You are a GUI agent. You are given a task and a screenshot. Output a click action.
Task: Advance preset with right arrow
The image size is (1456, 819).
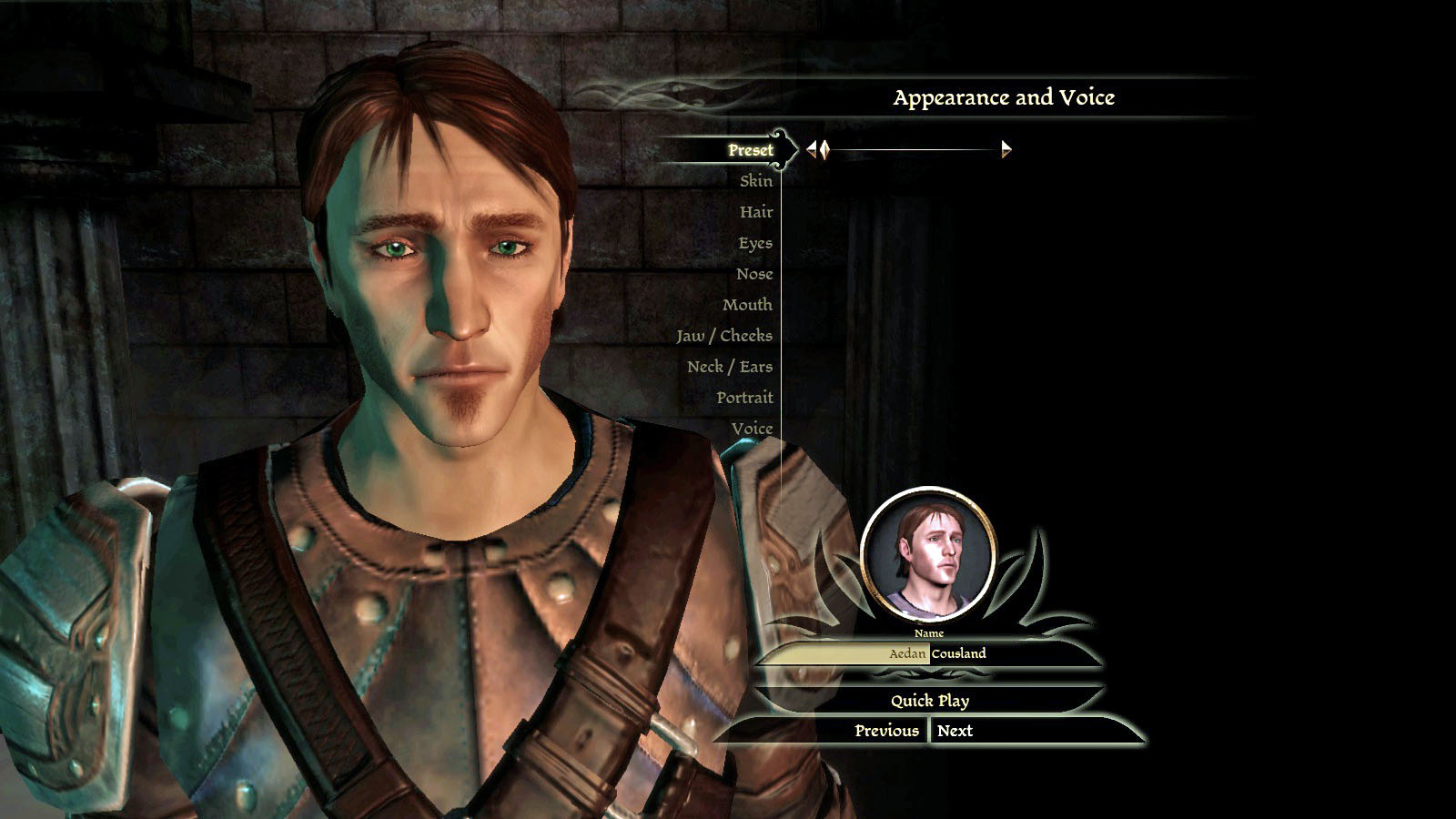tap(1006, 150)
